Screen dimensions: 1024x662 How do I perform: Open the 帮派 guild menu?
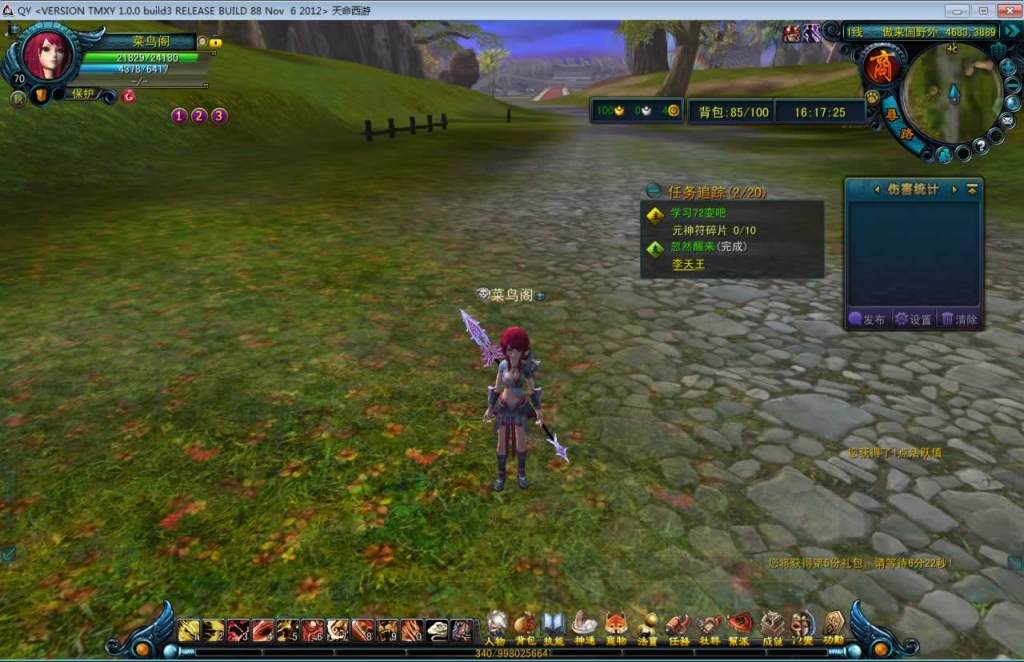coord(740,627)
